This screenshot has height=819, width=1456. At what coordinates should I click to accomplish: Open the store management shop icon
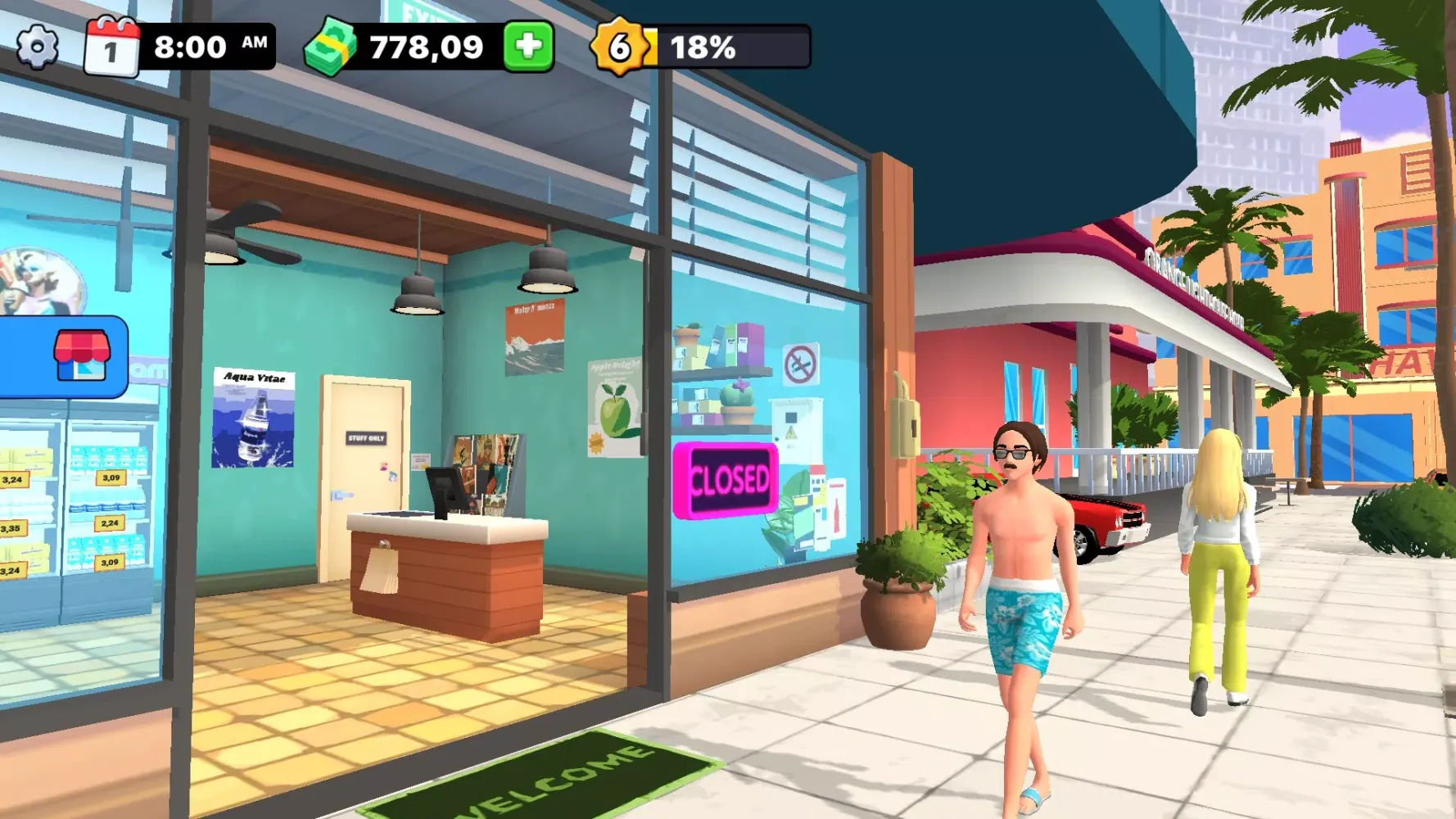[81, 356]
